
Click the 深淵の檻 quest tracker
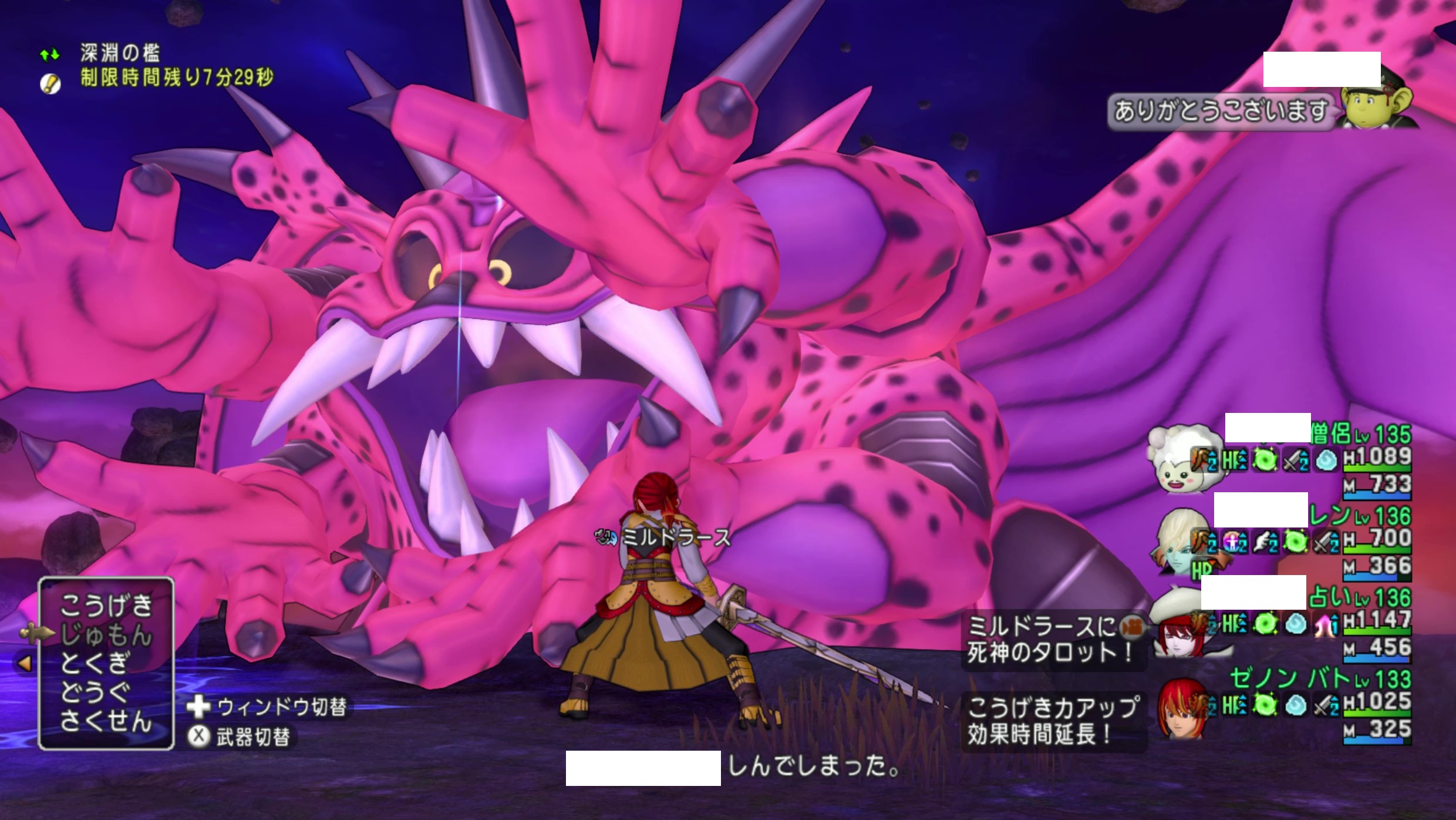[x=120, y=54]
